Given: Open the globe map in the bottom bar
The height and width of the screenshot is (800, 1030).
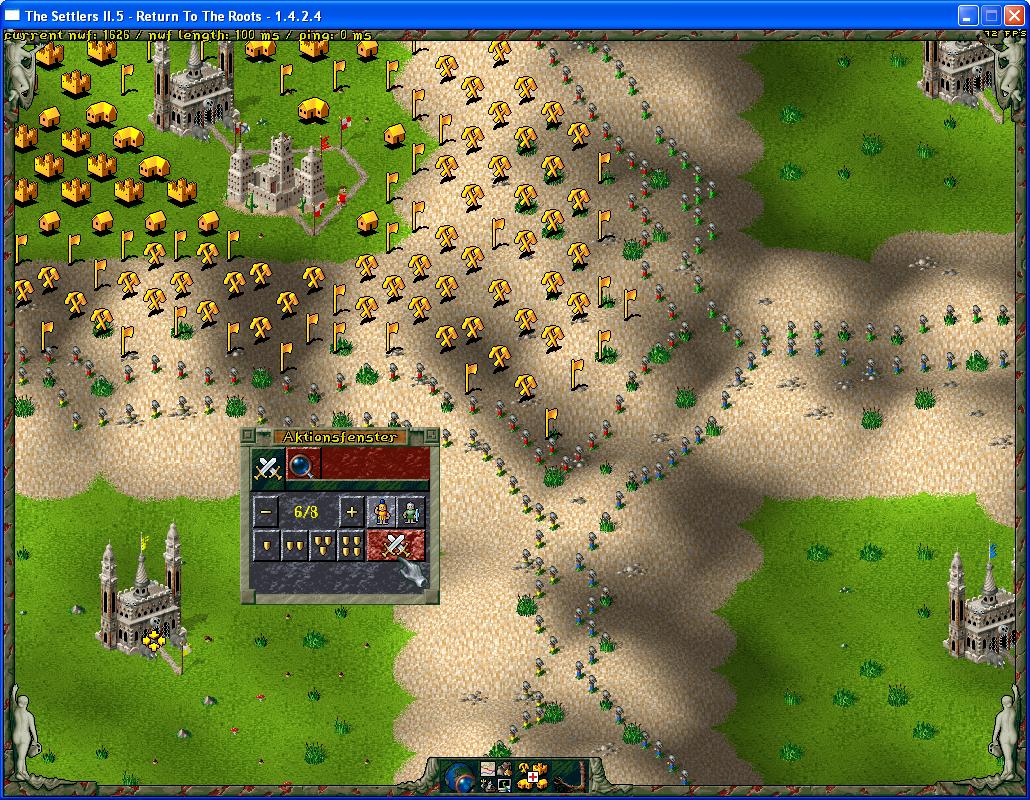Looking at the screenshot, I should 459,777.
